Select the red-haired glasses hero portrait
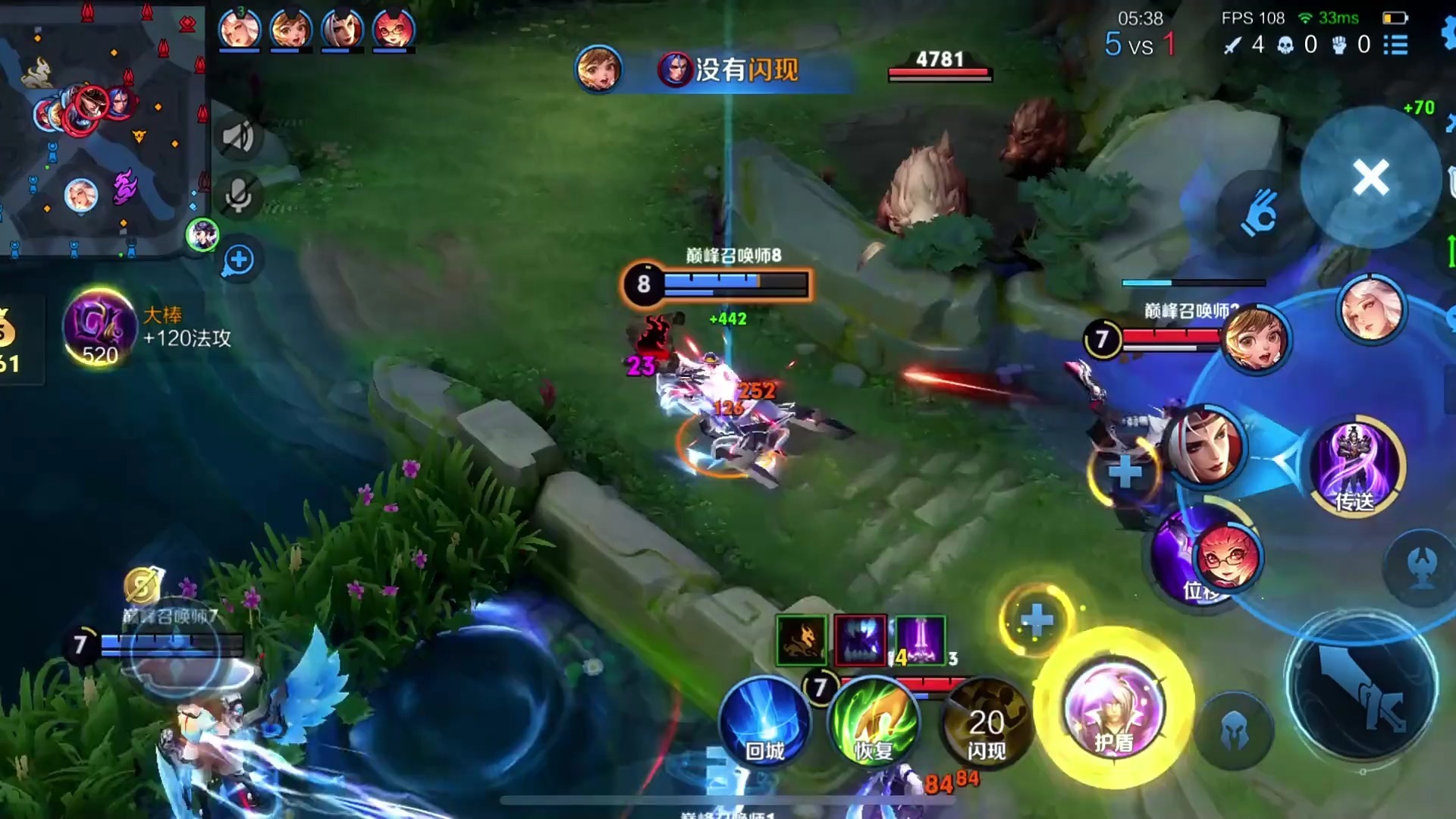This screenshot has width=1456, height=819. [1227, 558]
